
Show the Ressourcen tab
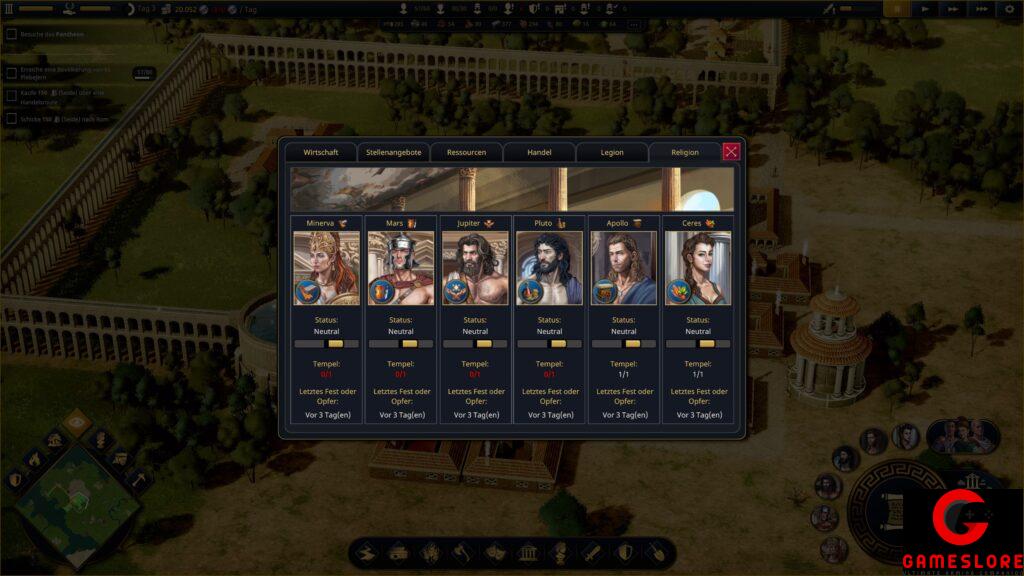[x=466, y=152]
